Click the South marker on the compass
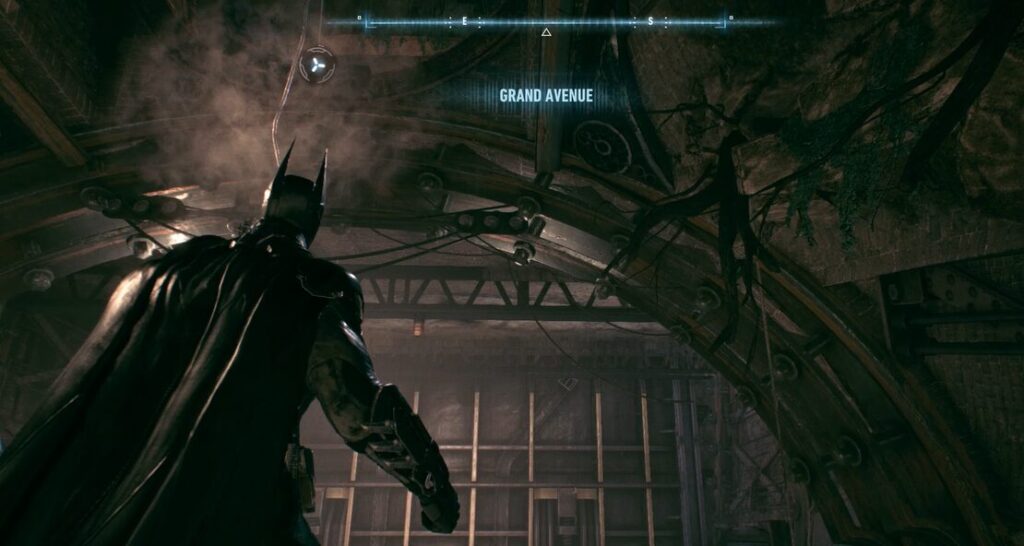This screenshot has width=1024, height=546. point(650,21)
